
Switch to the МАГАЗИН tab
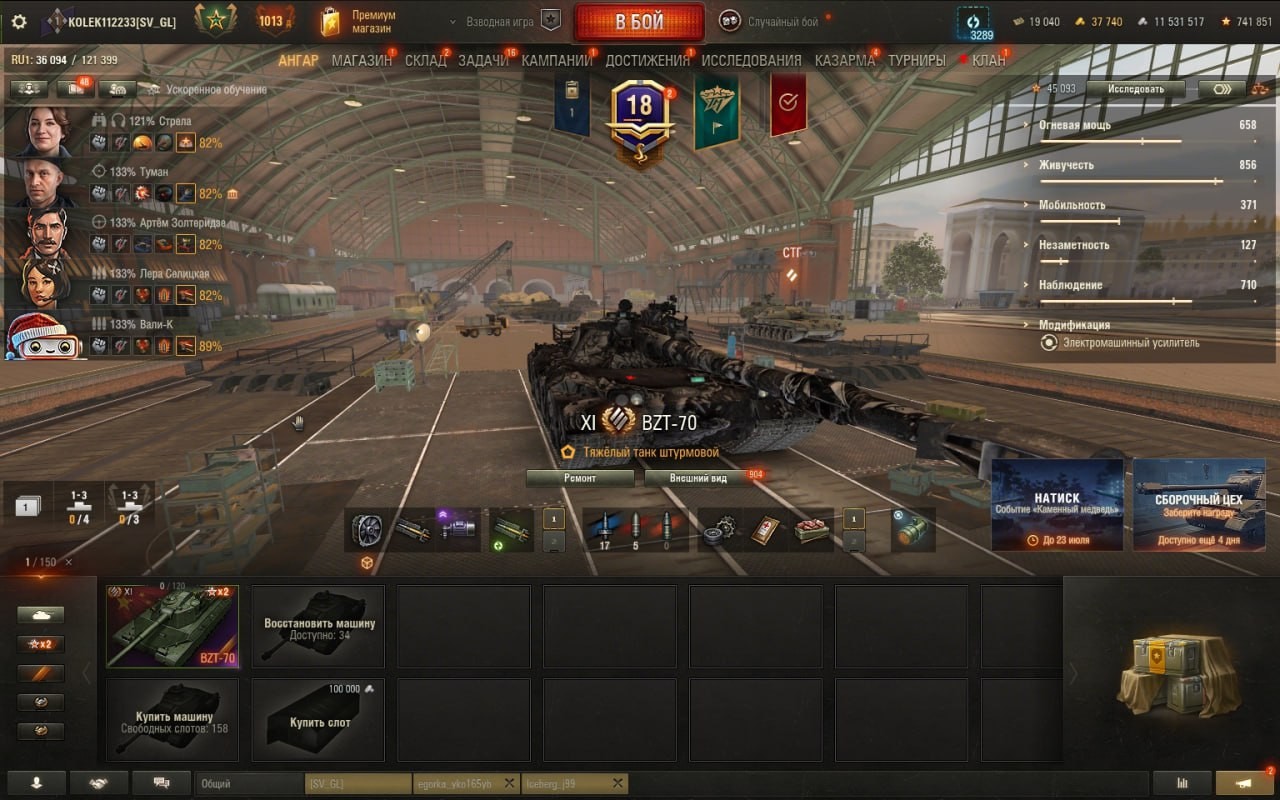[x=361, y=60]
